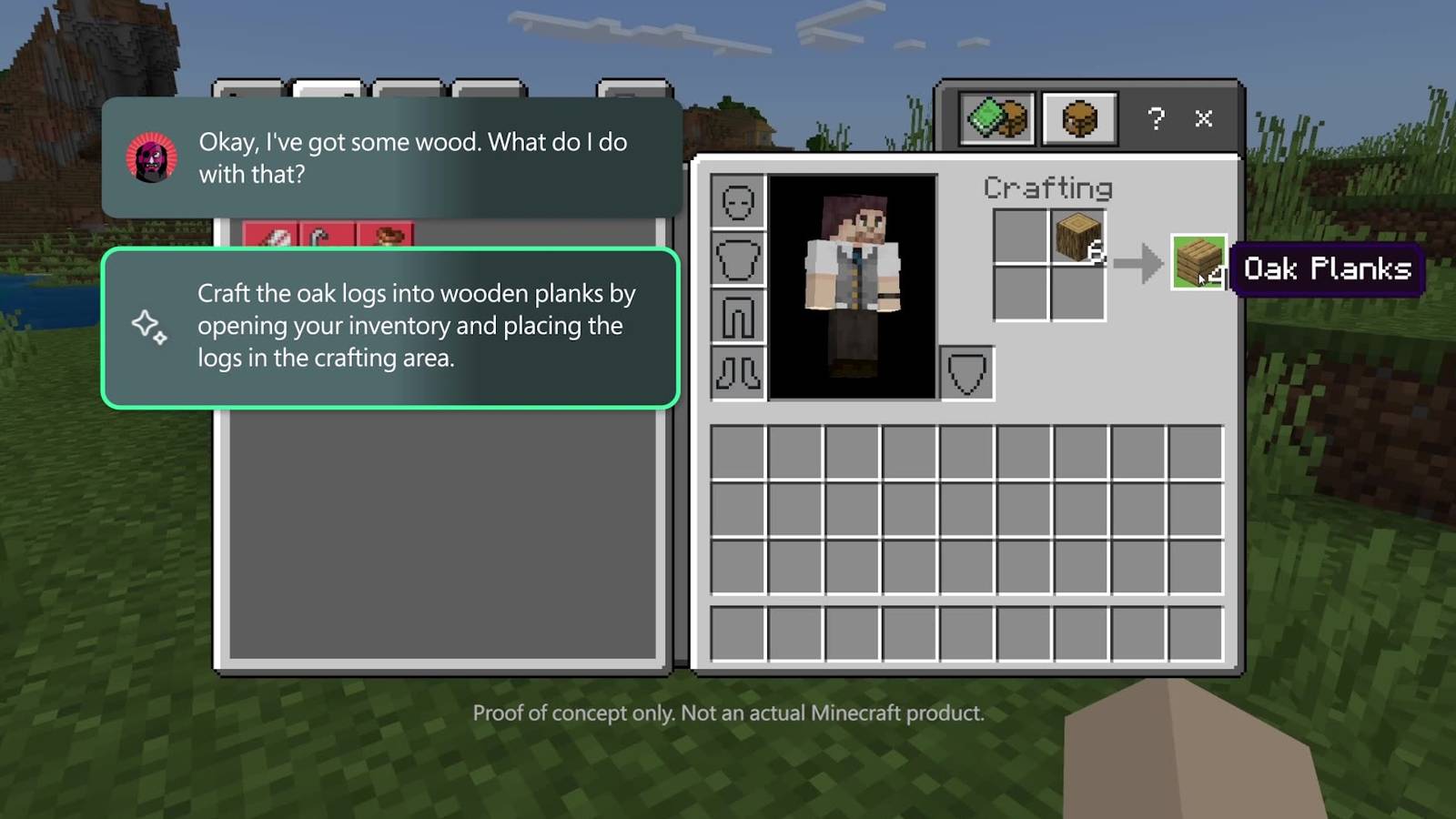Viewport: 1456px width, 819px height.
Task: Select the leggings armor slot
Action: pos(737,316)
